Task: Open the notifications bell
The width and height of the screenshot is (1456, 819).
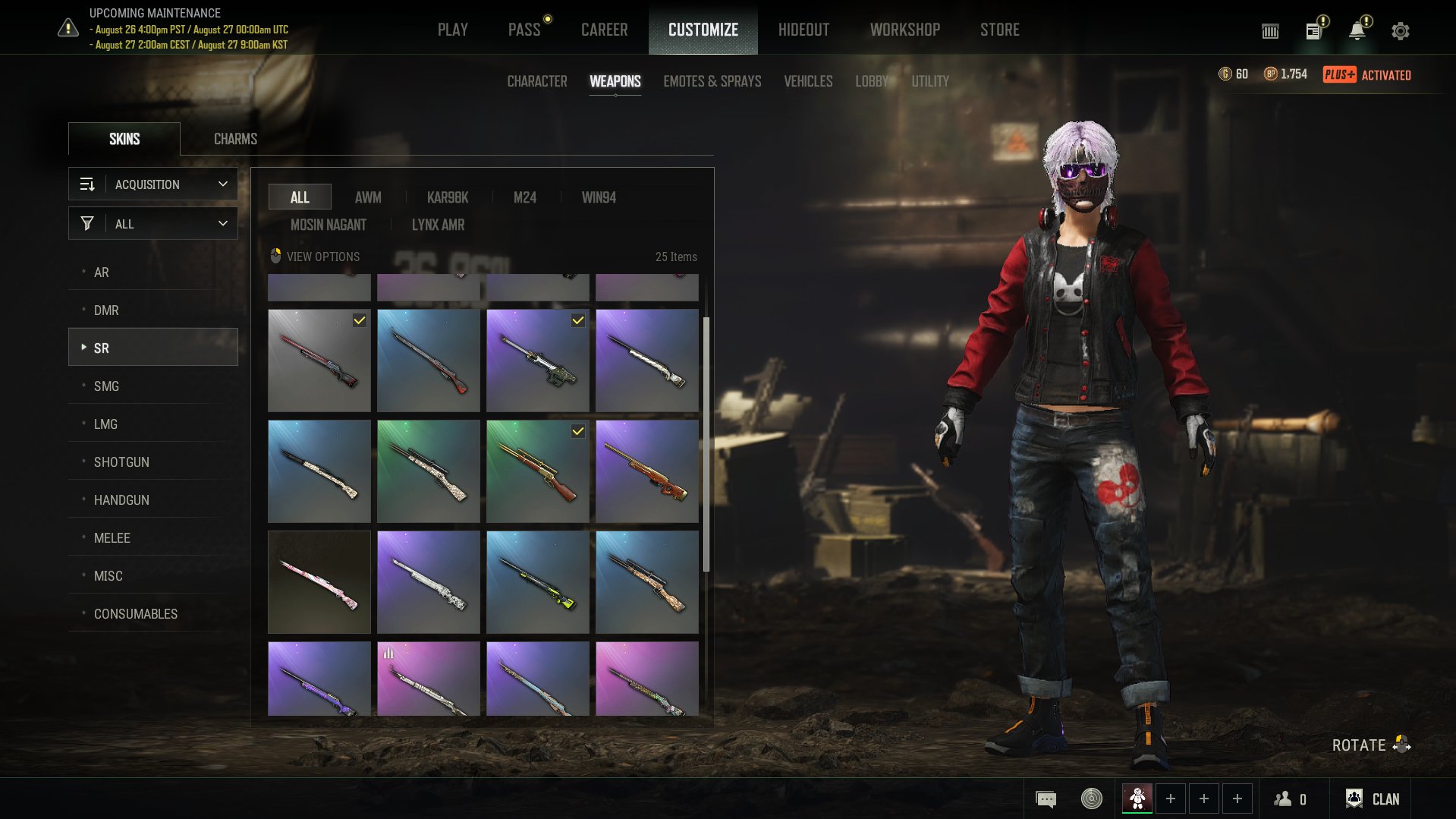Action: pyautogui.click(x=1357, y=31)
